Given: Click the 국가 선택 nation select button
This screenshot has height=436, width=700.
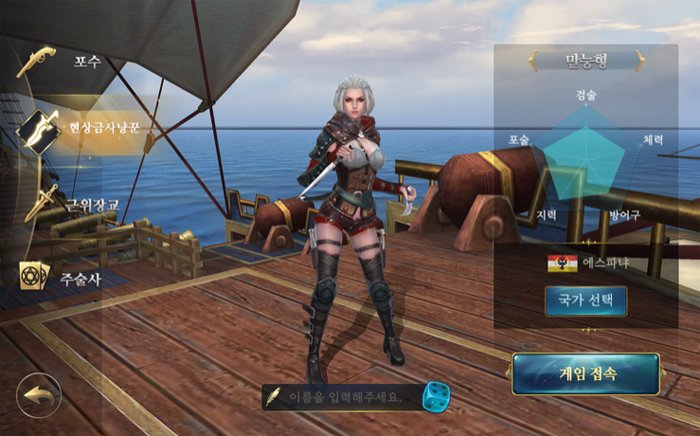Looking at the screenshot, I should pos(585,300).
